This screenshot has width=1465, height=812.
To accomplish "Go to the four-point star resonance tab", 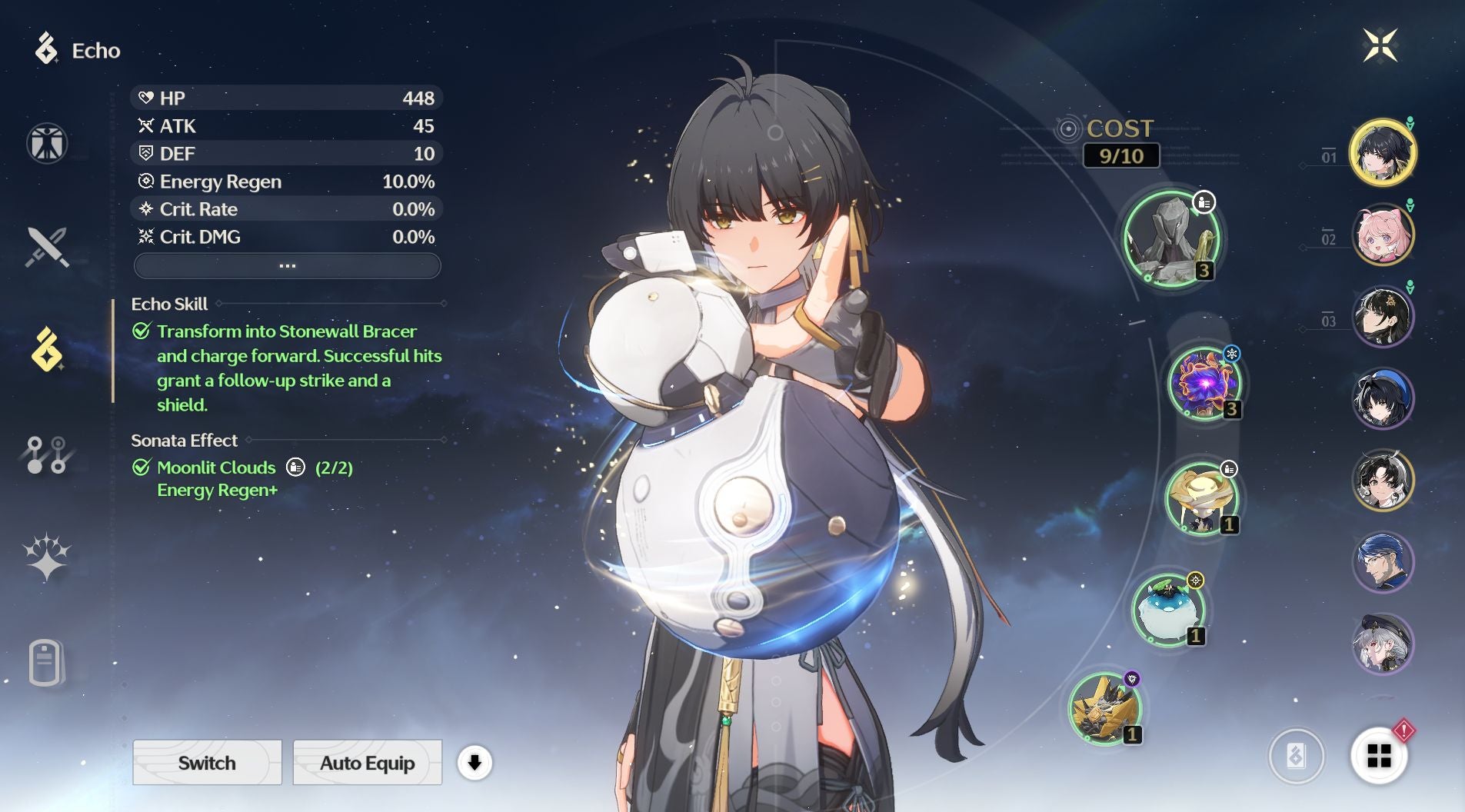I will coord(47,557).
